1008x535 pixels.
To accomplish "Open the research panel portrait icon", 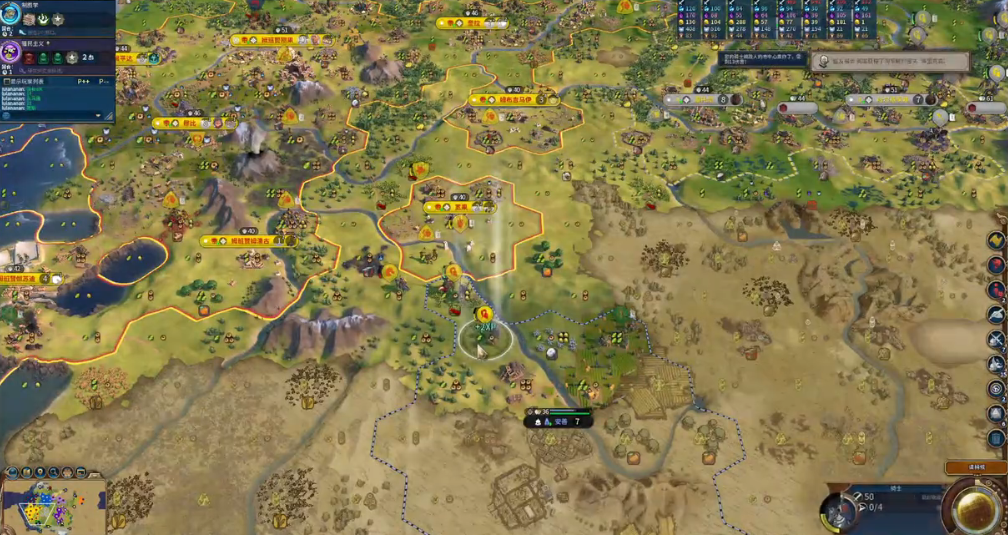I will pos(10,19).
